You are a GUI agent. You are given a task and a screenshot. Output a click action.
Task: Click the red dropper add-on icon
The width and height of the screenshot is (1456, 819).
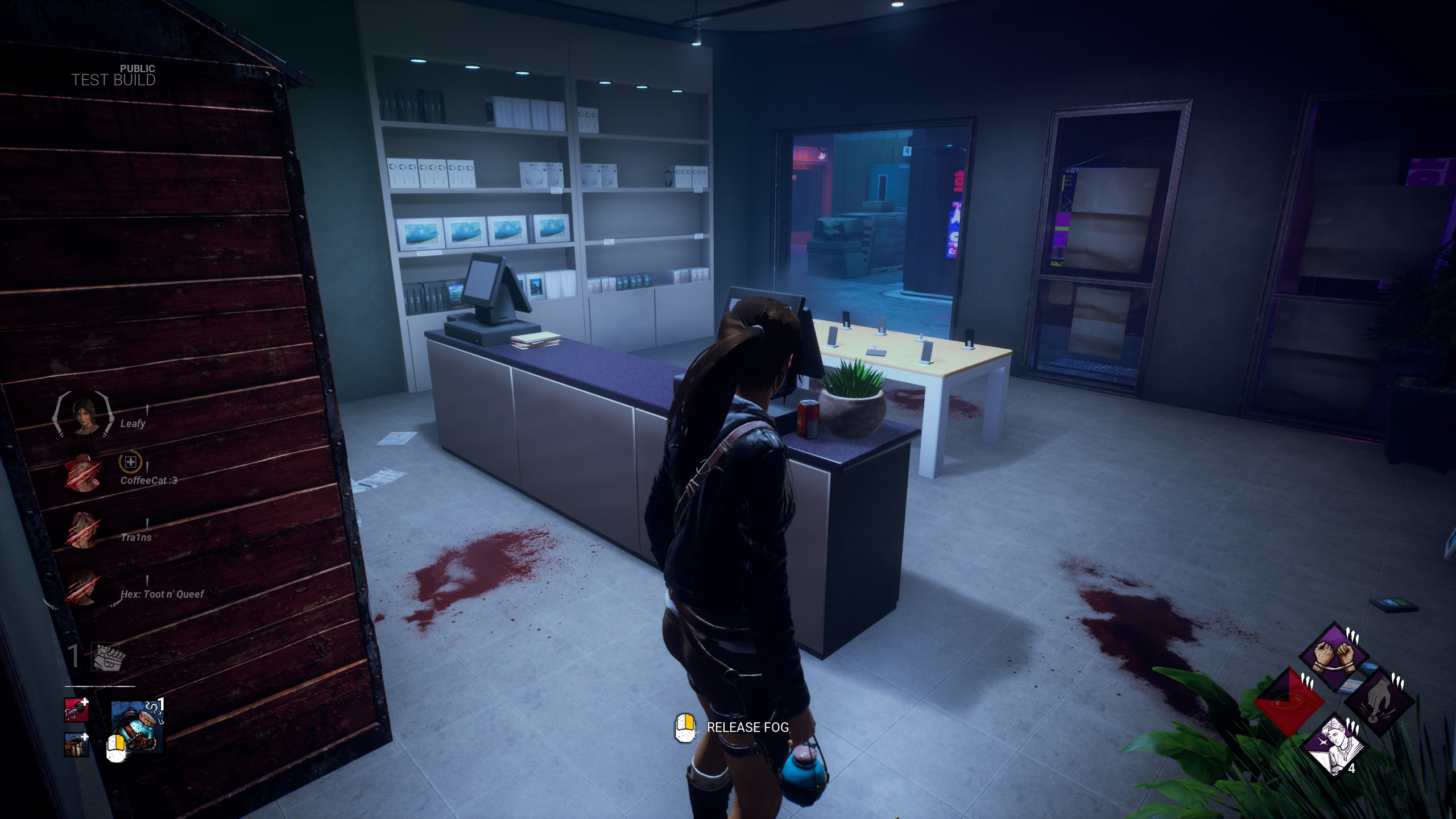[76, 710]
